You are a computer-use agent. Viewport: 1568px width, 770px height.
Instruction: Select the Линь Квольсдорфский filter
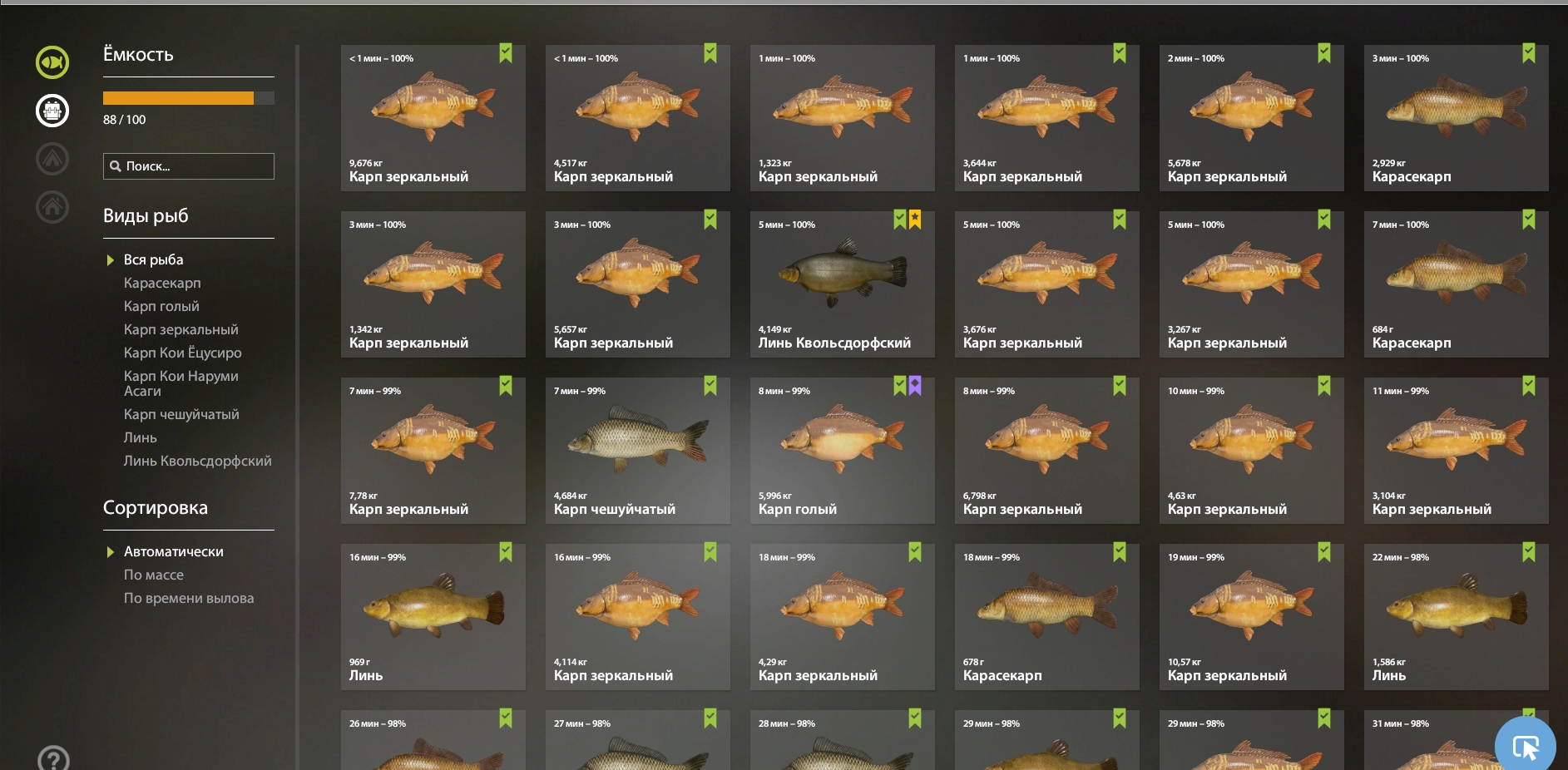pyautogui.click(x=197, y=462)
